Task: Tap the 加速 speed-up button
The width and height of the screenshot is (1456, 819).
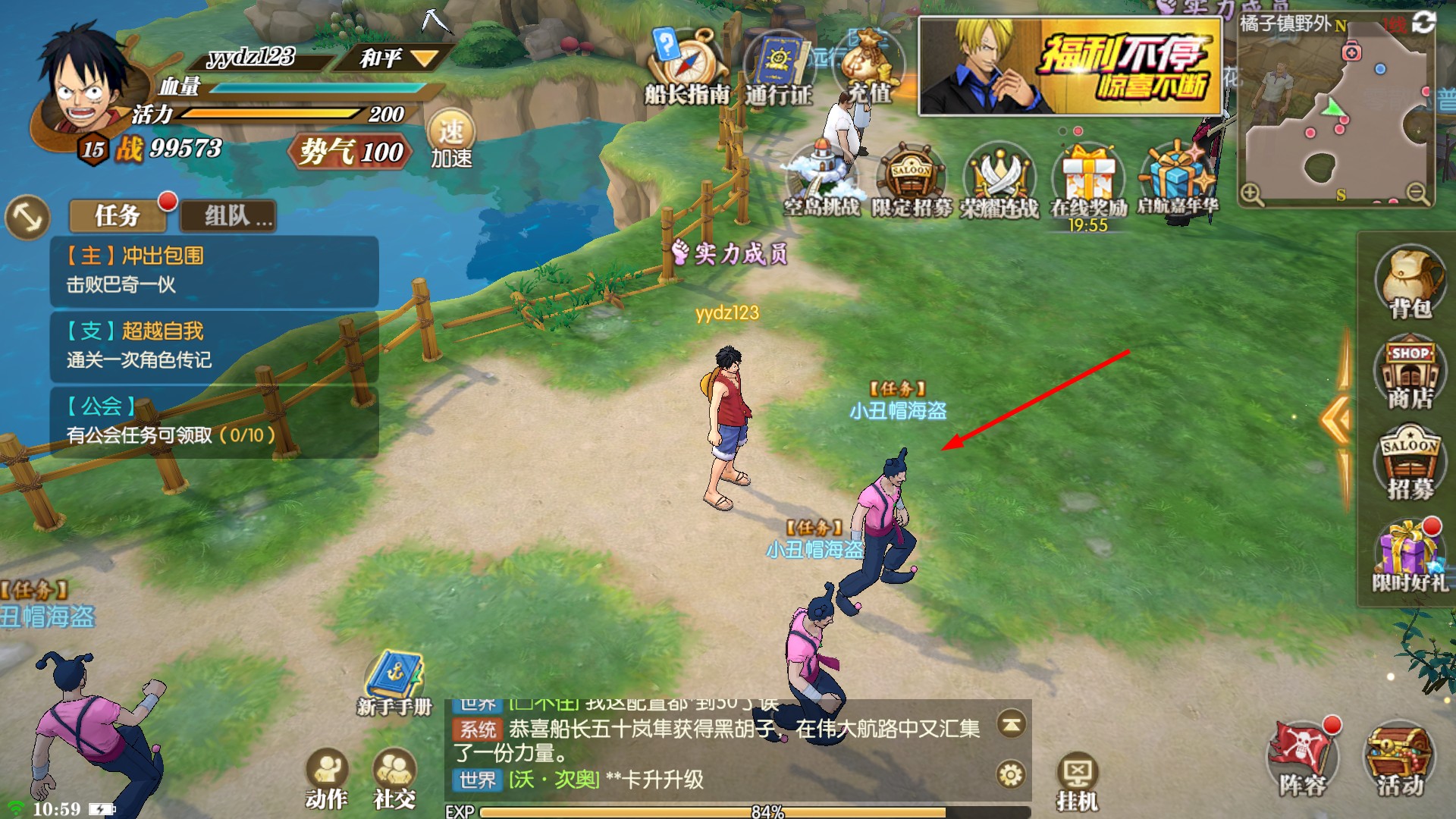Action: 451,140
